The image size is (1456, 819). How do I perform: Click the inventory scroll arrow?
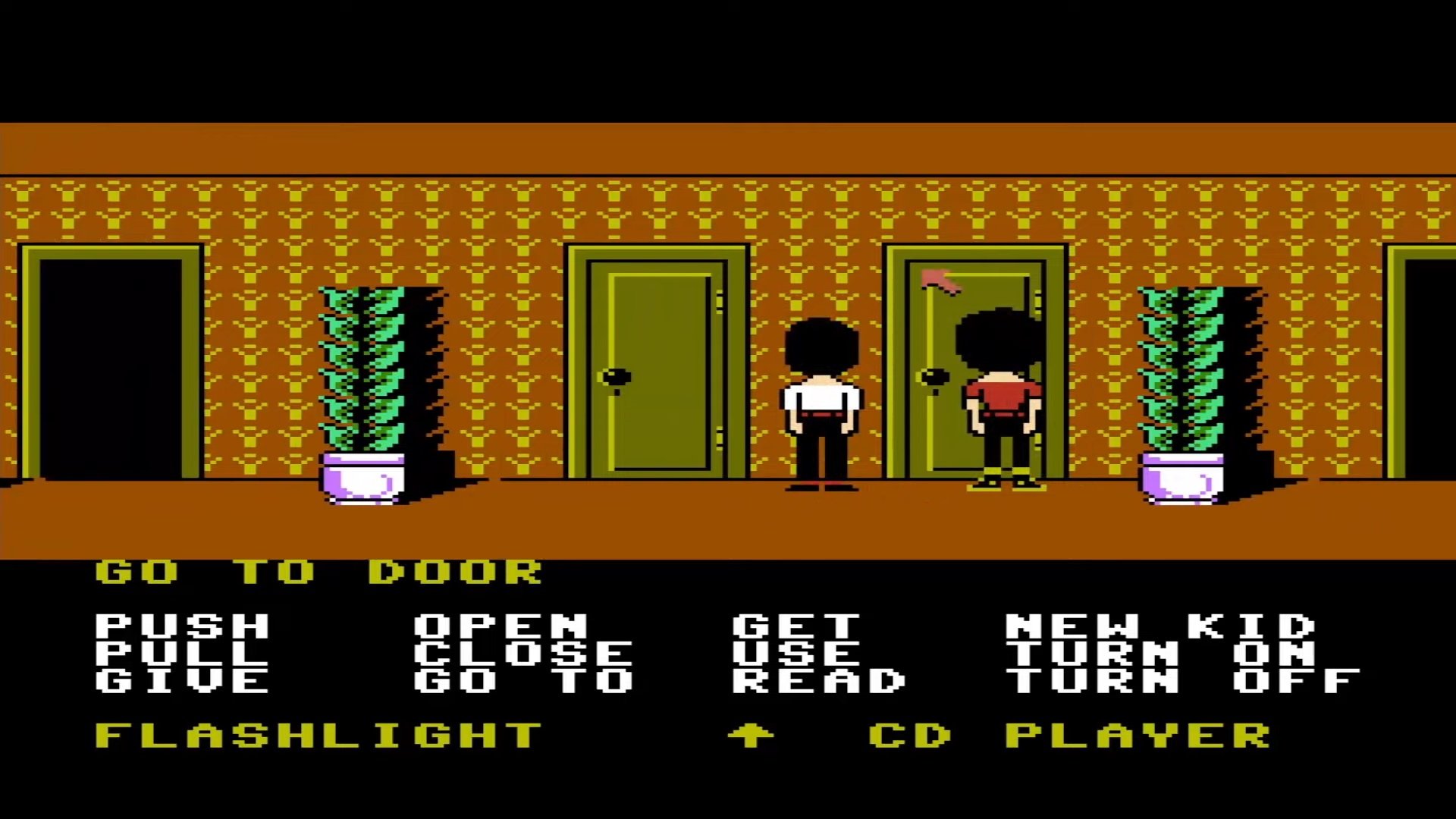click(752, 733)
